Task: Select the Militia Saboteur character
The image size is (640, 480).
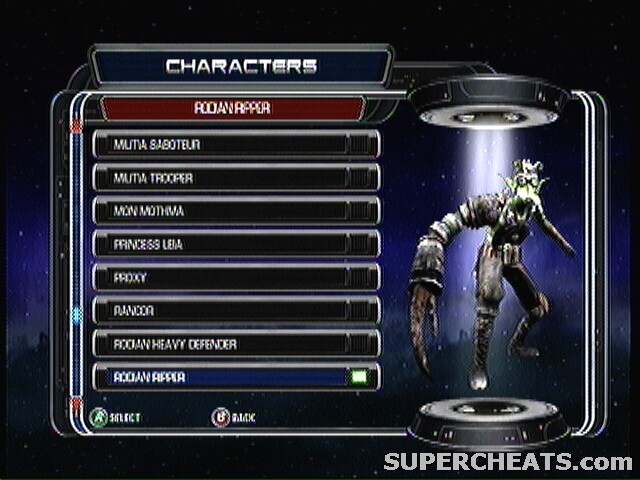Action: coord(236,144)
